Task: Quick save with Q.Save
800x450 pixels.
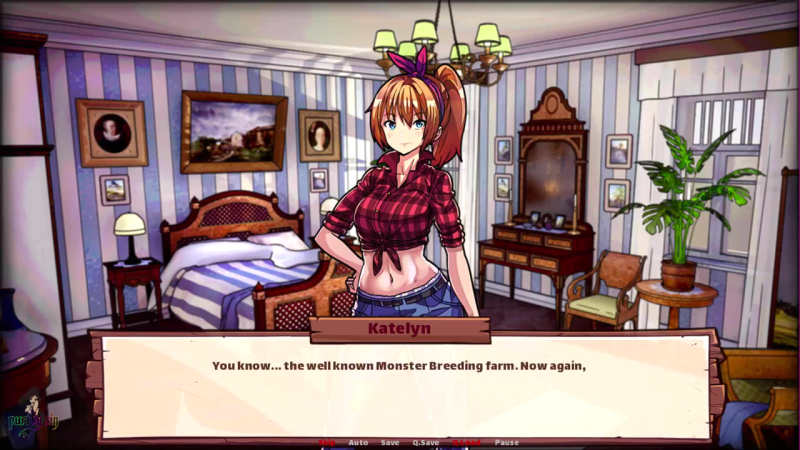Action: (x=426, y=442)
